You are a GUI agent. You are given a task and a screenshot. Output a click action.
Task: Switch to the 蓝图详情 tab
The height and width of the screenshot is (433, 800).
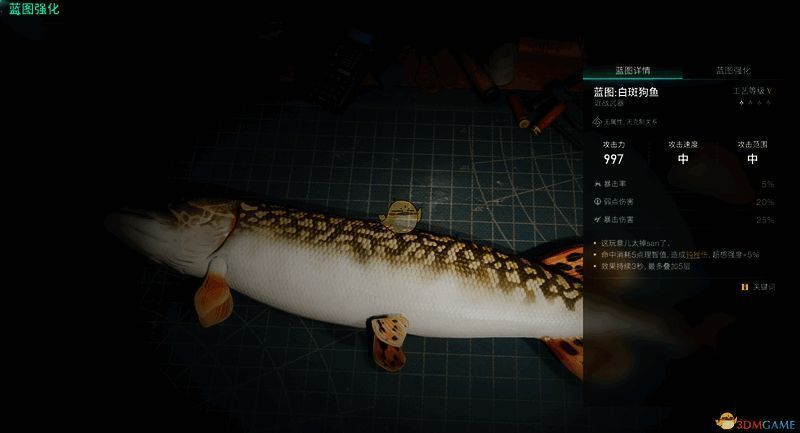coord(633,71)
